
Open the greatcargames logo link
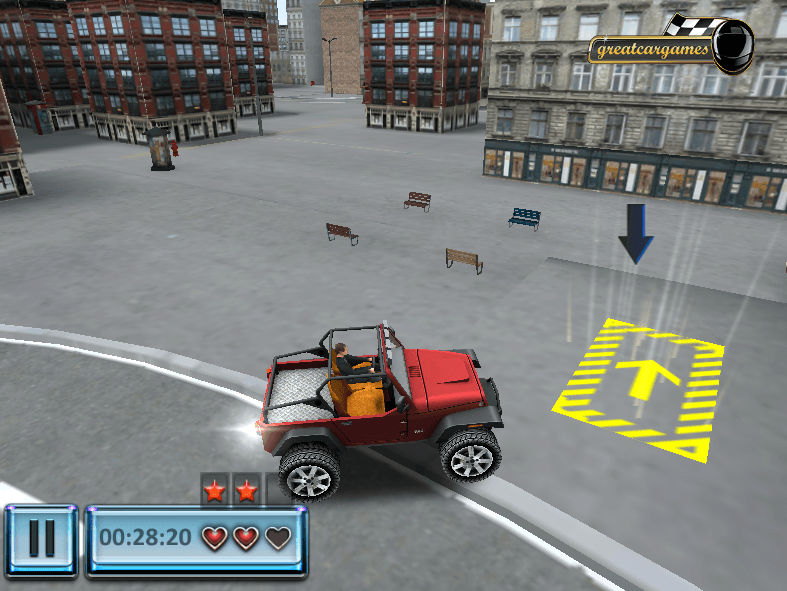[x=668, y=45]
